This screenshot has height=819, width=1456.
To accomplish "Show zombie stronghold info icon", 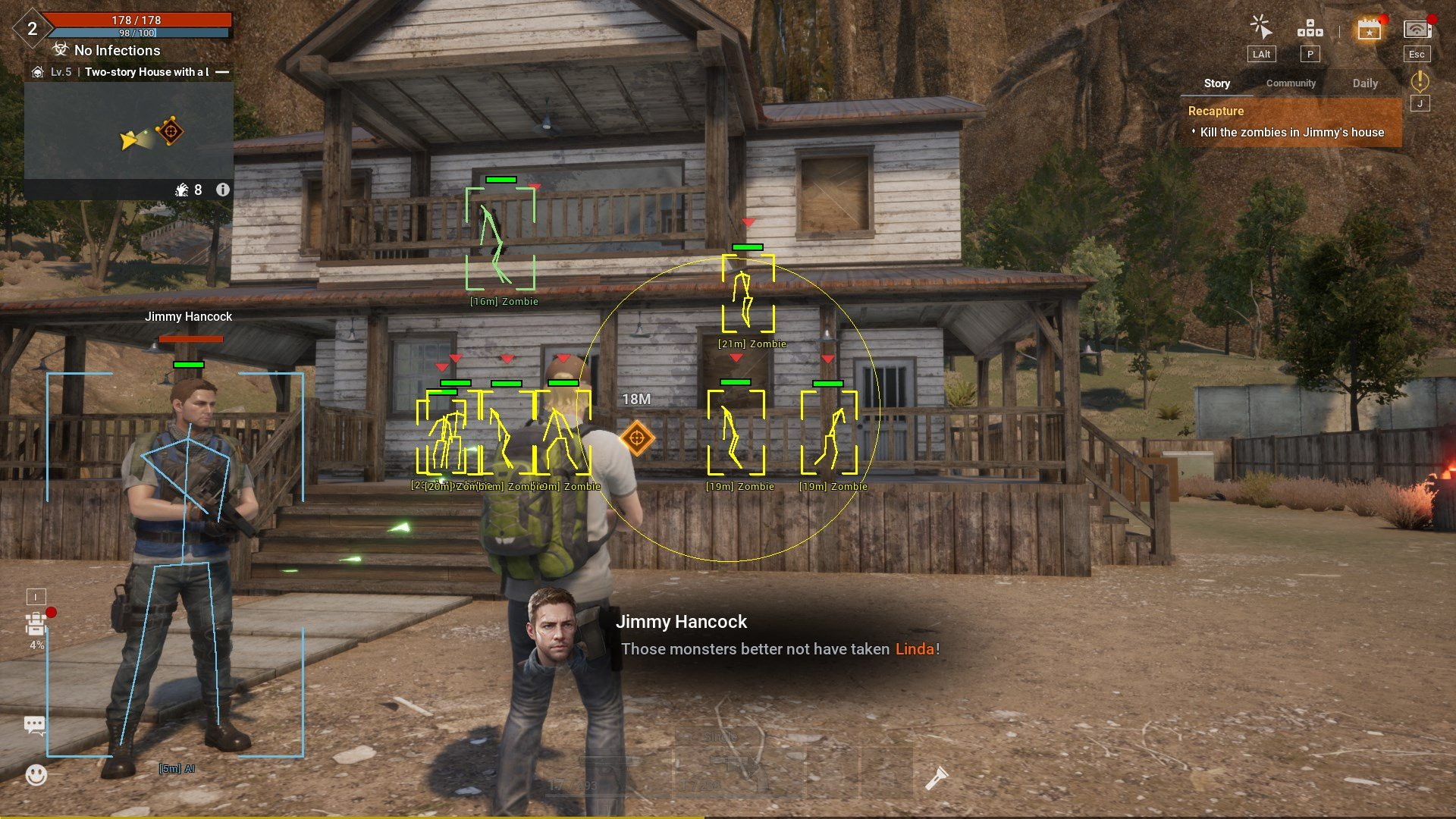I will coord(223,190).
